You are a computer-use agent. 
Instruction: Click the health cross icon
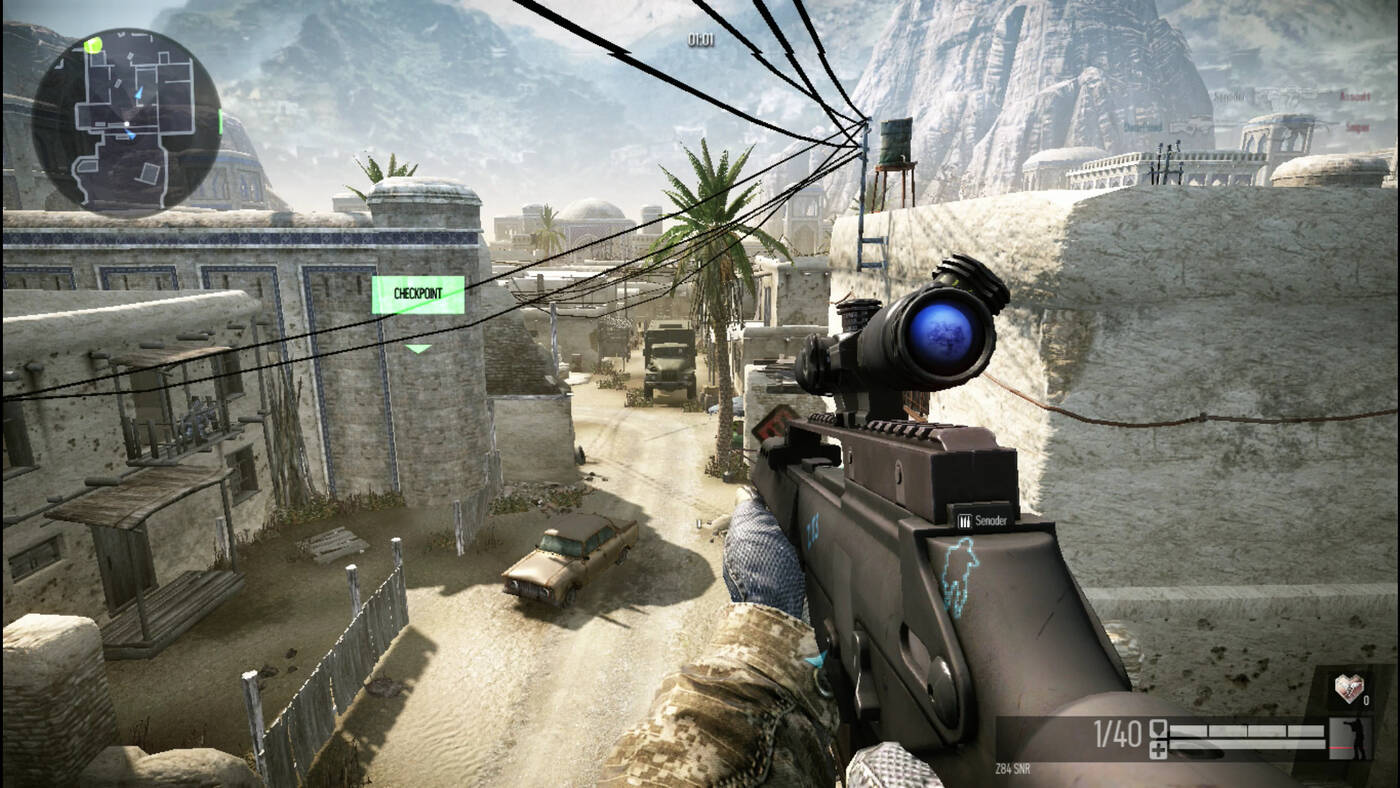[x=1158, y=749]
